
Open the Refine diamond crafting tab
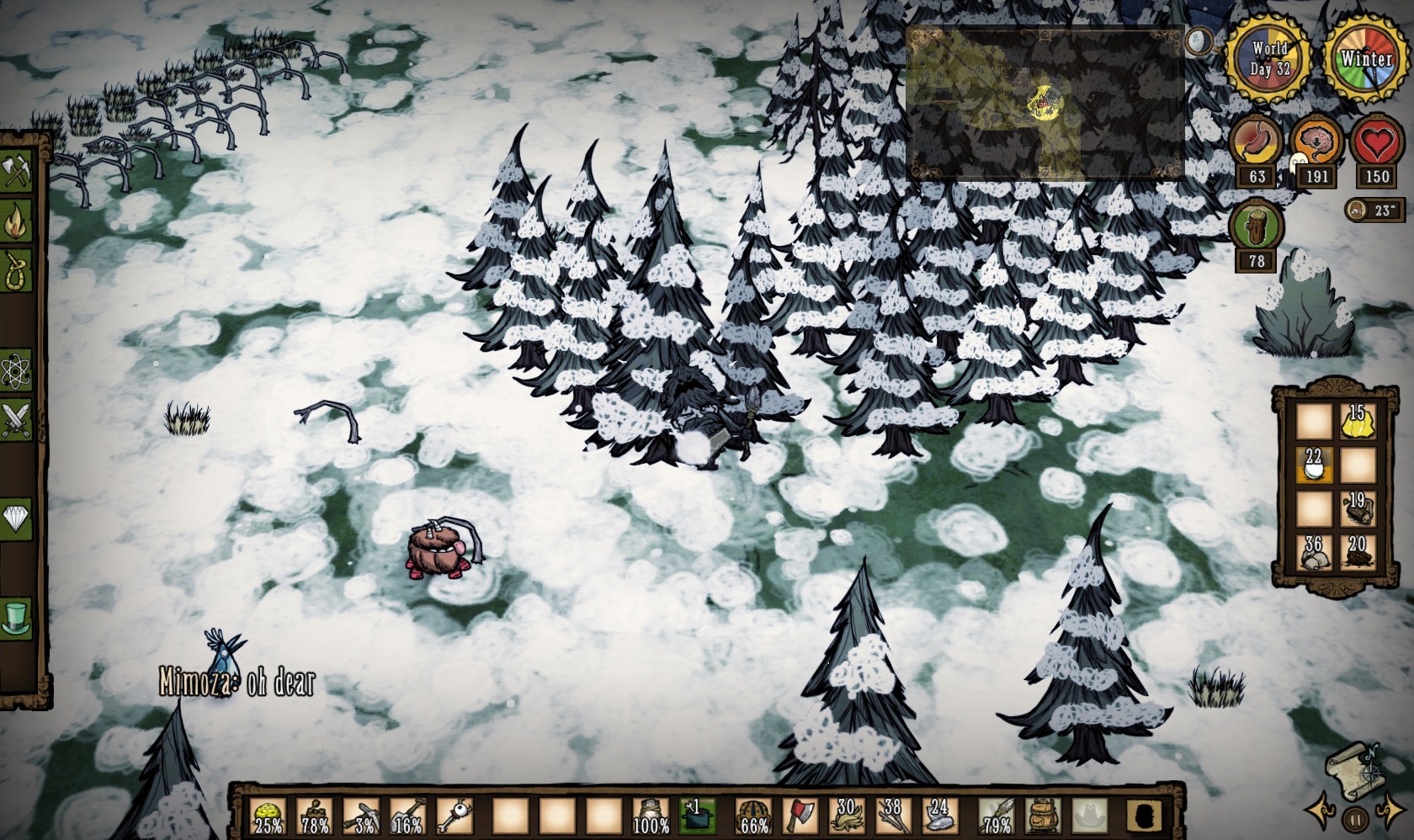[x=15, y=517]
